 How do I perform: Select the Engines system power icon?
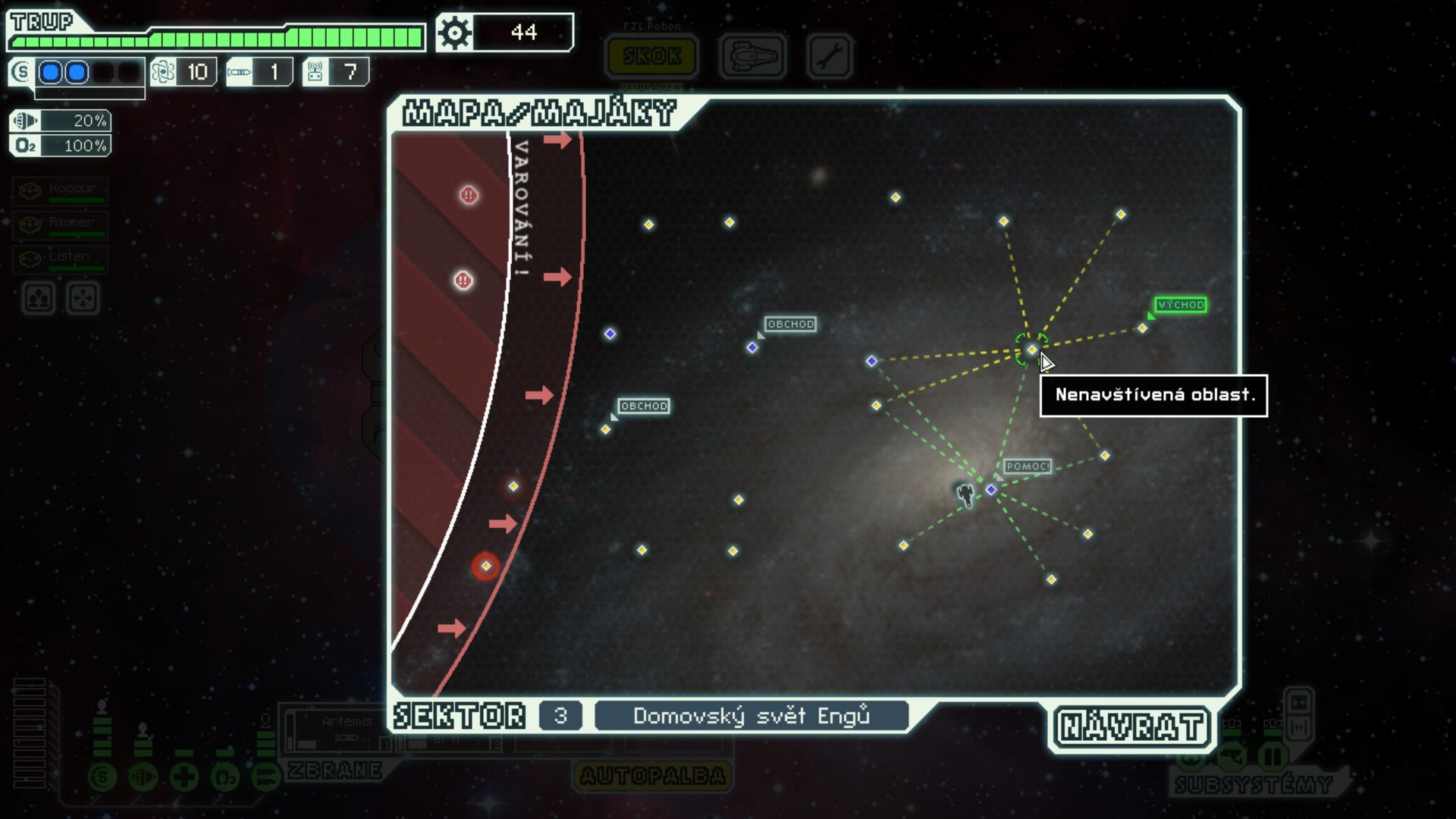pos(143,775)
